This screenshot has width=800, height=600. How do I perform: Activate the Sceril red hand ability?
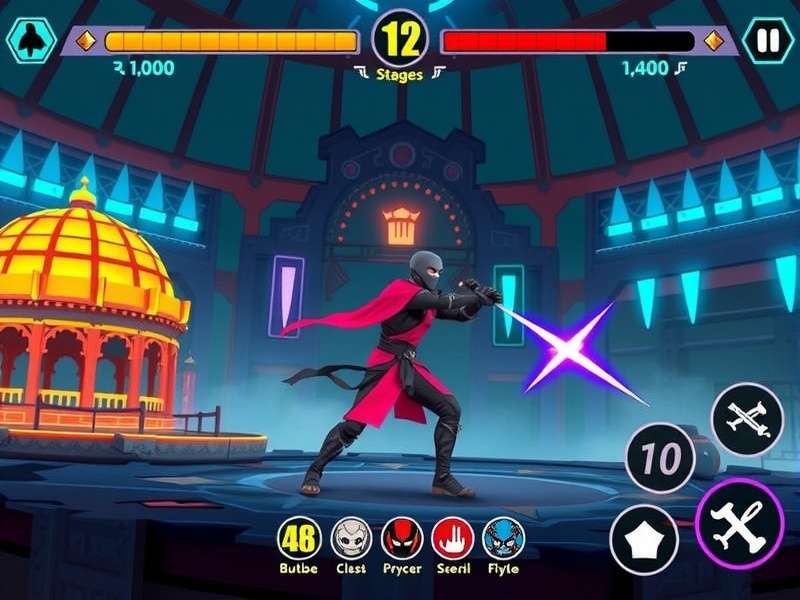tap(452, 538)
